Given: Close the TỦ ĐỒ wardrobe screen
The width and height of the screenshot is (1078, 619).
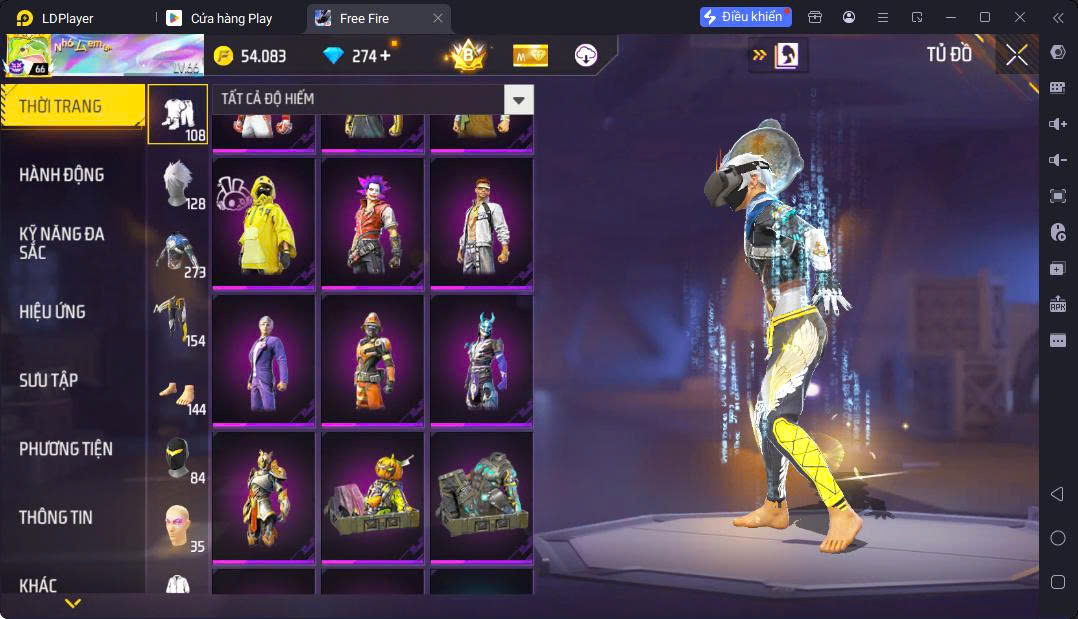Looking at the screenshot, I should (1016, 55).
